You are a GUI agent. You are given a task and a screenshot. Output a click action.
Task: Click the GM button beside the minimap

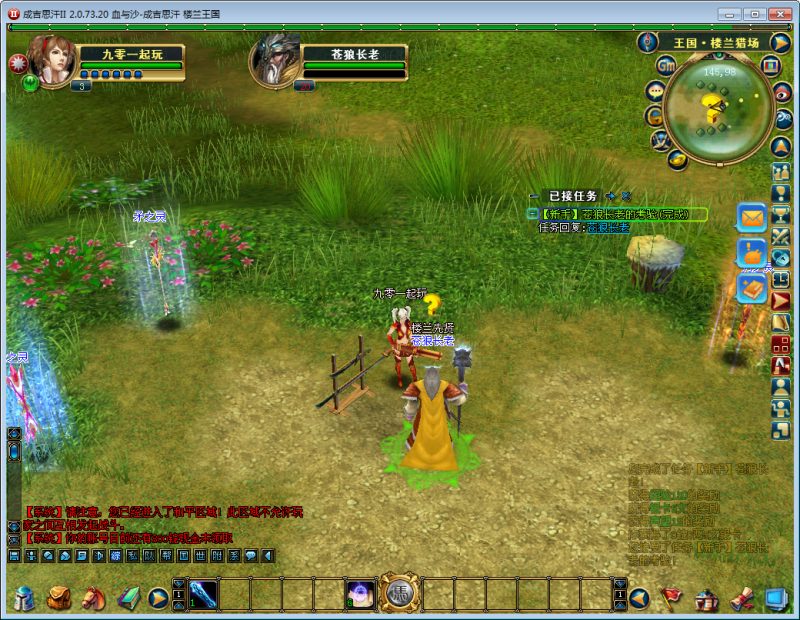(x=666, y=65)
